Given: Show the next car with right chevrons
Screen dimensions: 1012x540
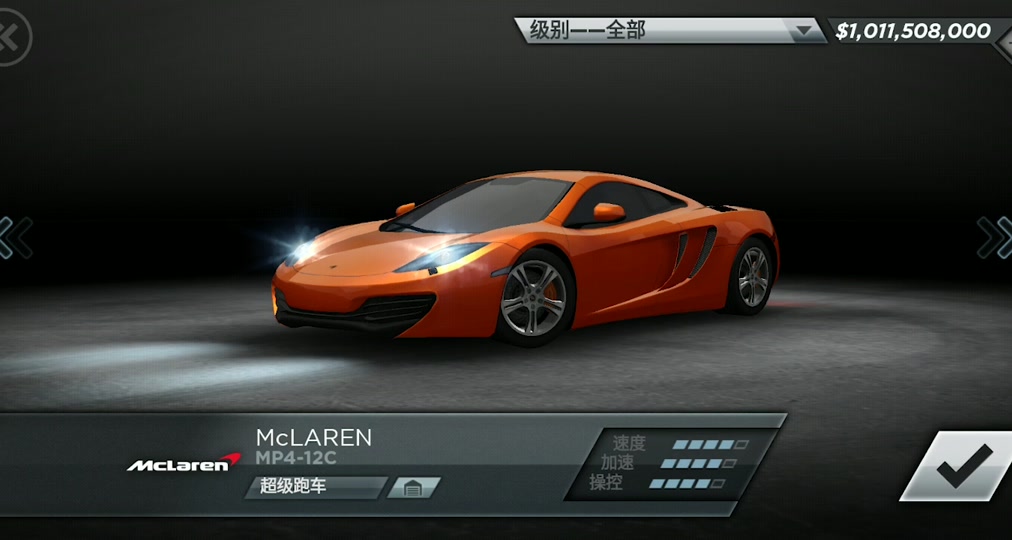Looking at the screenshot, I should pos(994,238).
